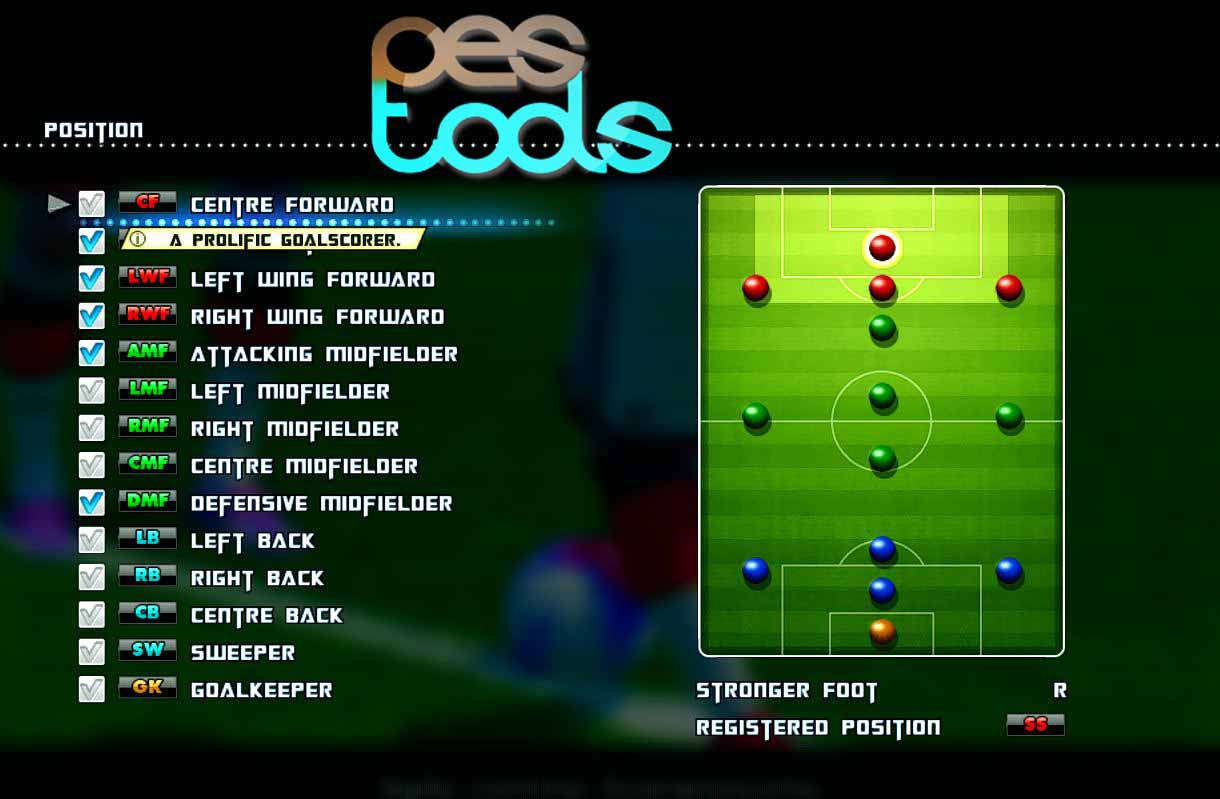
Task: Toggle the Left Wing Forward checkbox
Action: click(x=91, y=279)
